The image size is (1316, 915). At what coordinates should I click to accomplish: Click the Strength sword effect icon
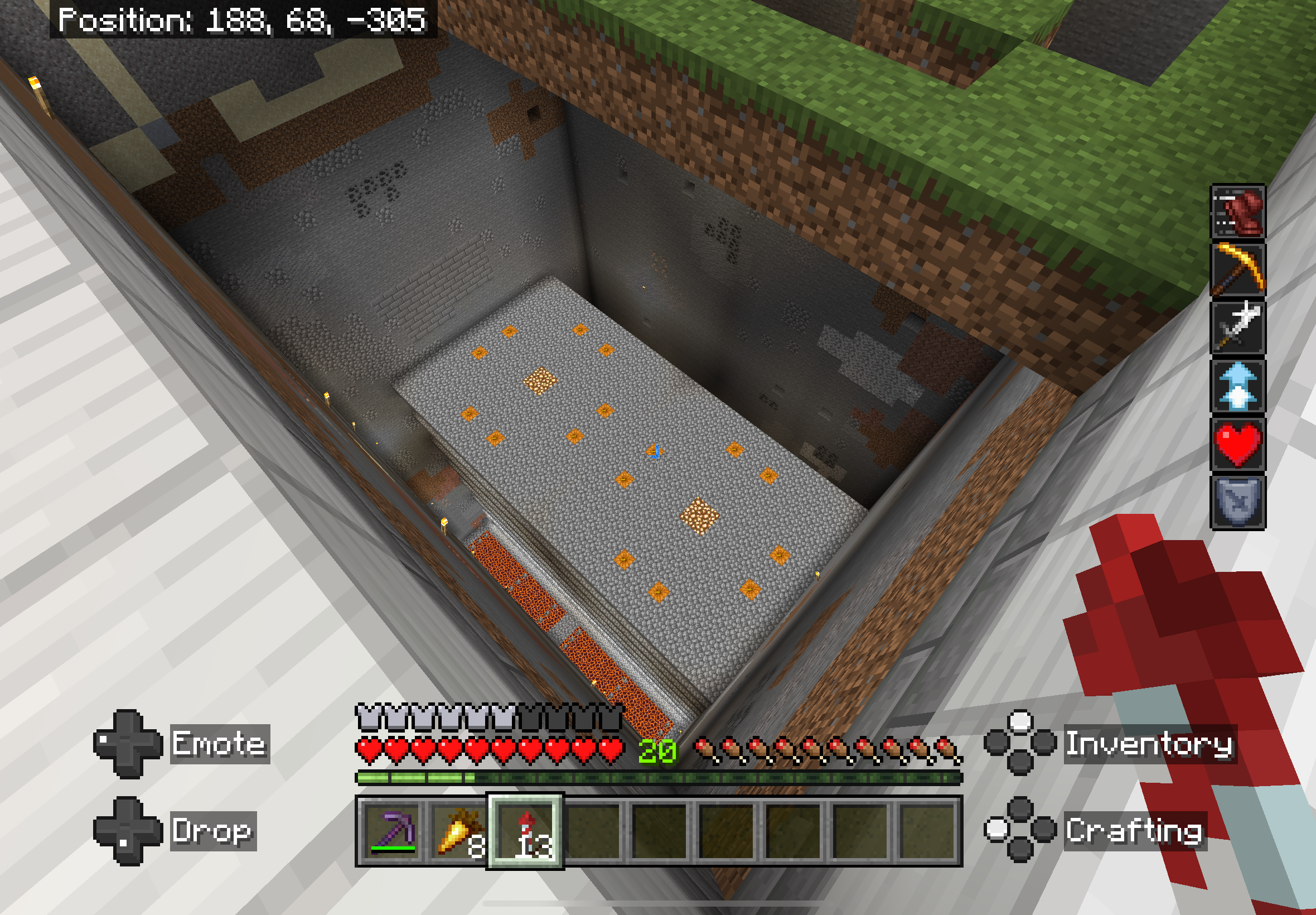tap(1237, 328)
